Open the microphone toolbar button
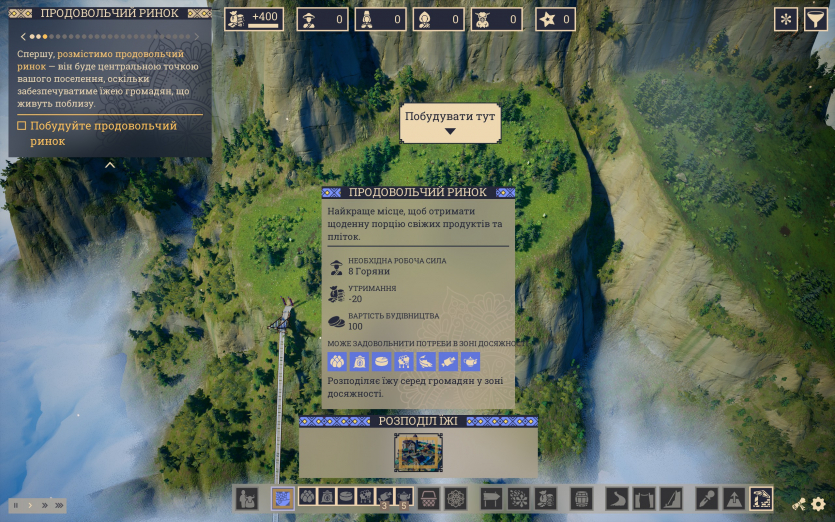Viewport: 835px width, 522px height. pyautogui.click(x=706, y=497)
